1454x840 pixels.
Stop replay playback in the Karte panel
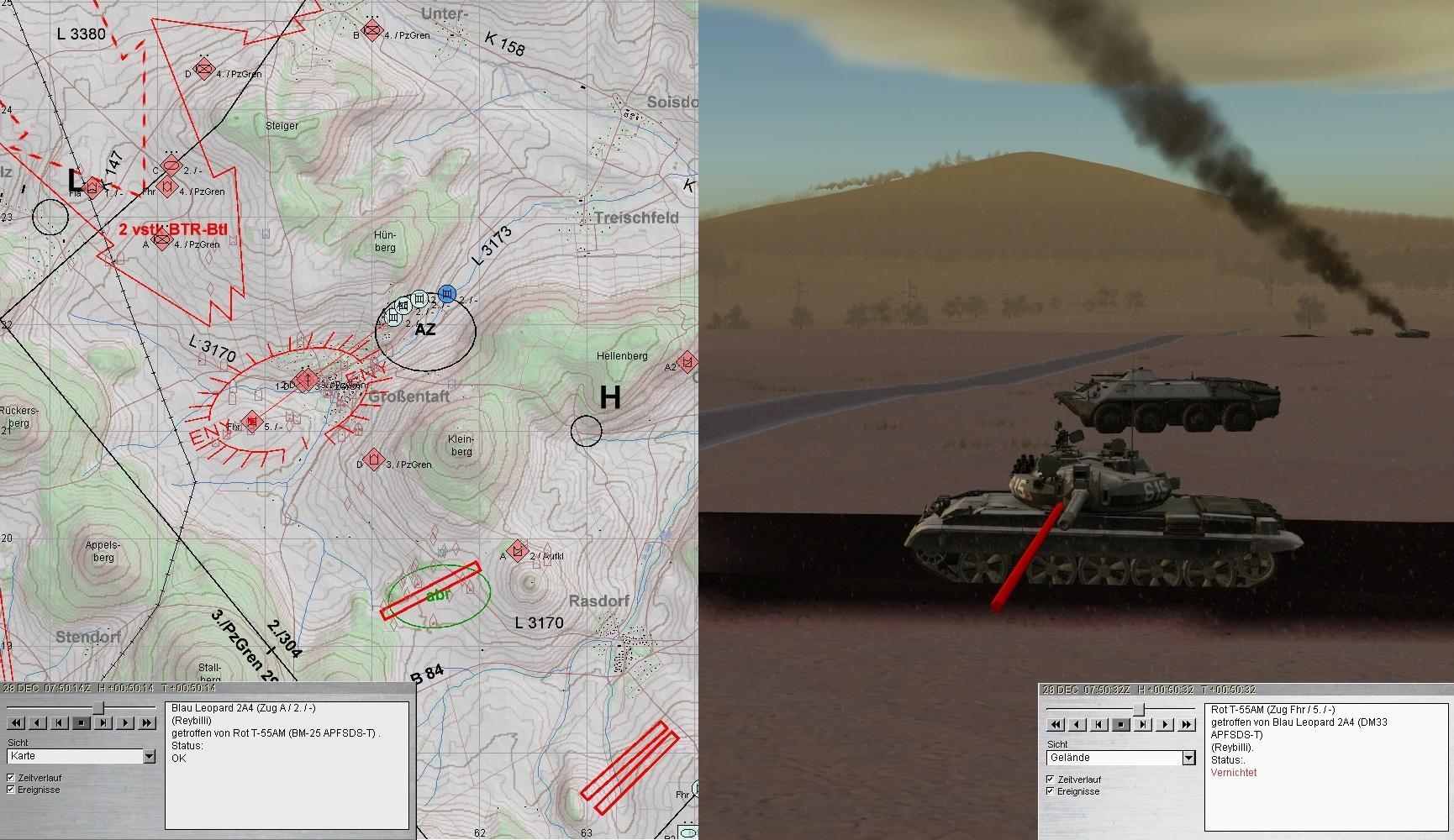pos(82,722)
